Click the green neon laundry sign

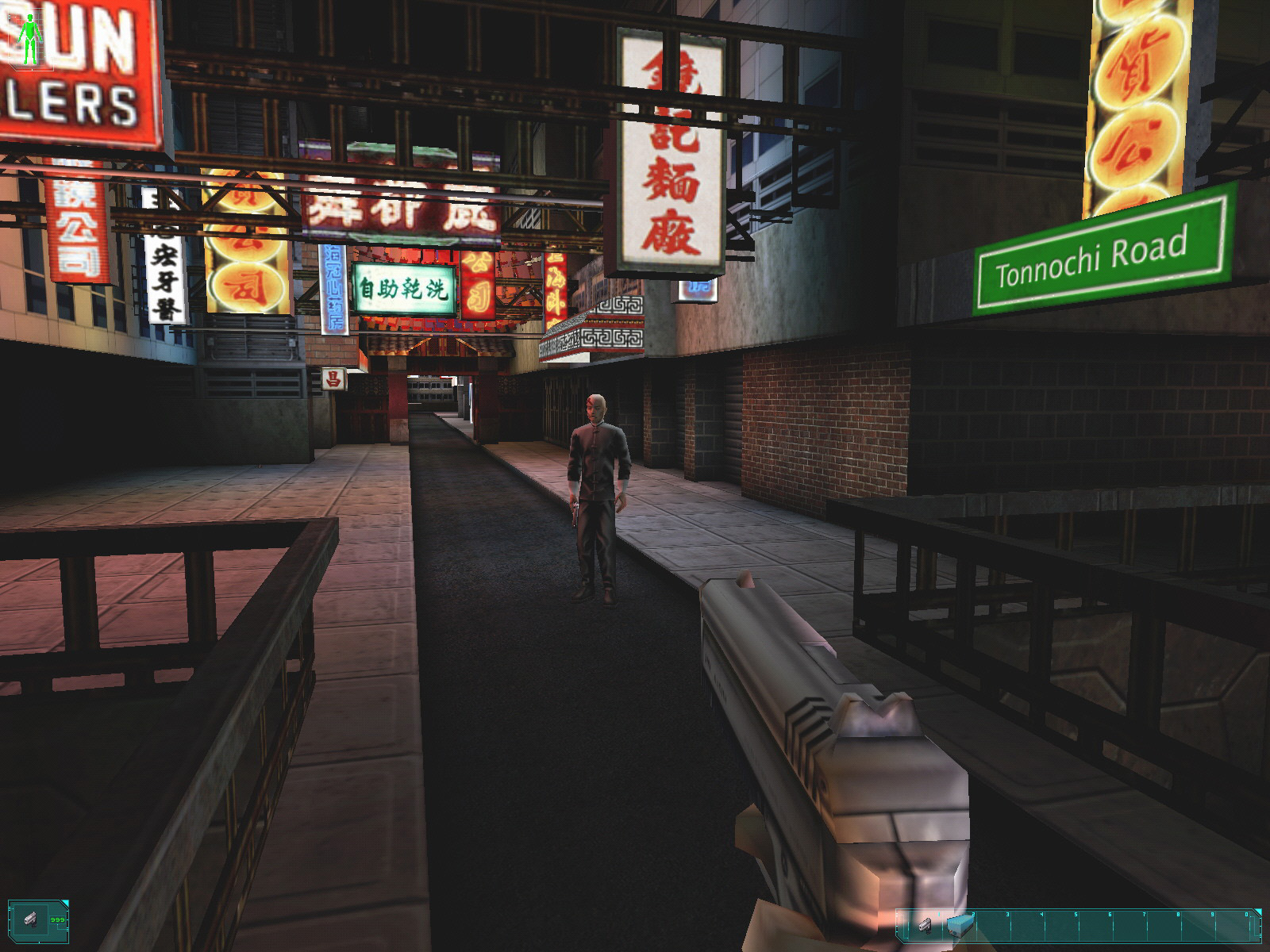(403, 288)
